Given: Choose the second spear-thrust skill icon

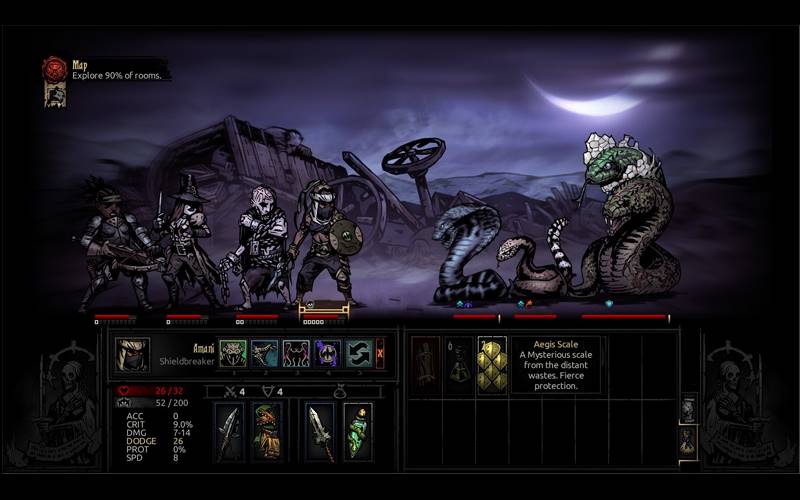Looking at the screenshot, I should coord(264,354).
